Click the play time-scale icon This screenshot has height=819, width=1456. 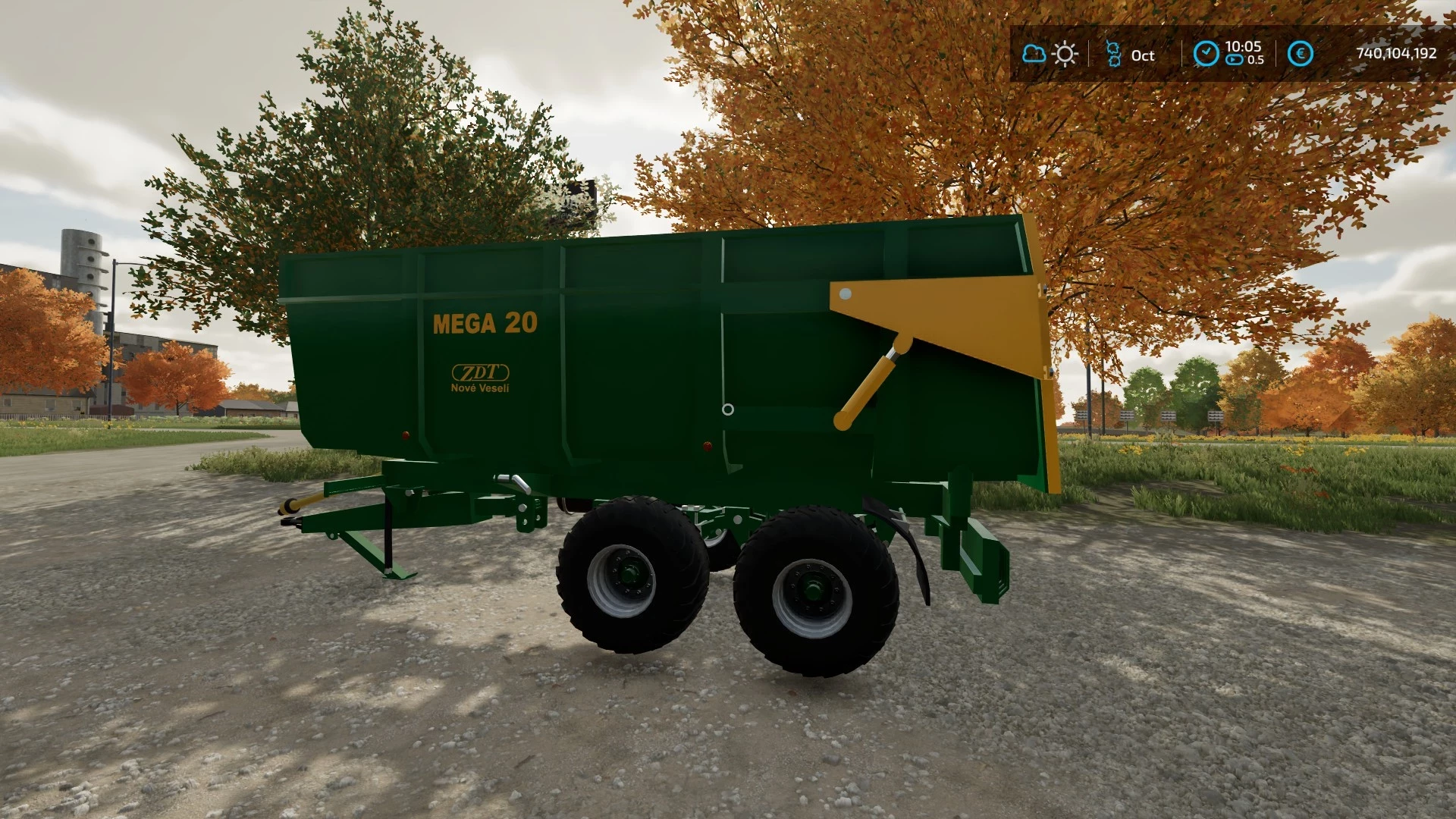(1236, 59)
